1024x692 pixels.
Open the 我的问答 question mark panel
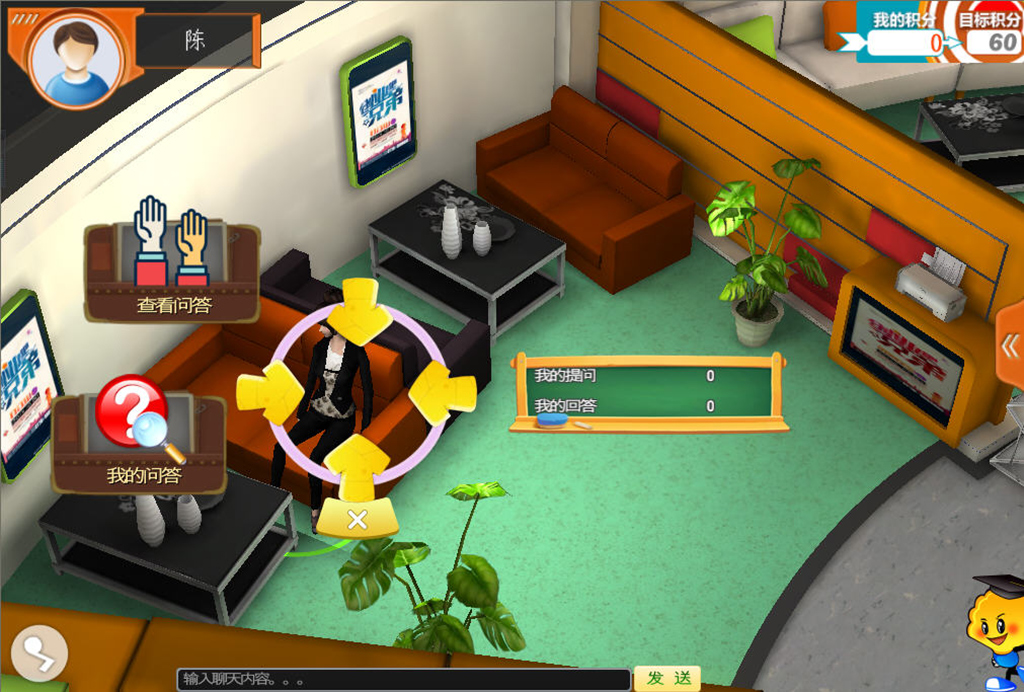[x=139, y=441]
